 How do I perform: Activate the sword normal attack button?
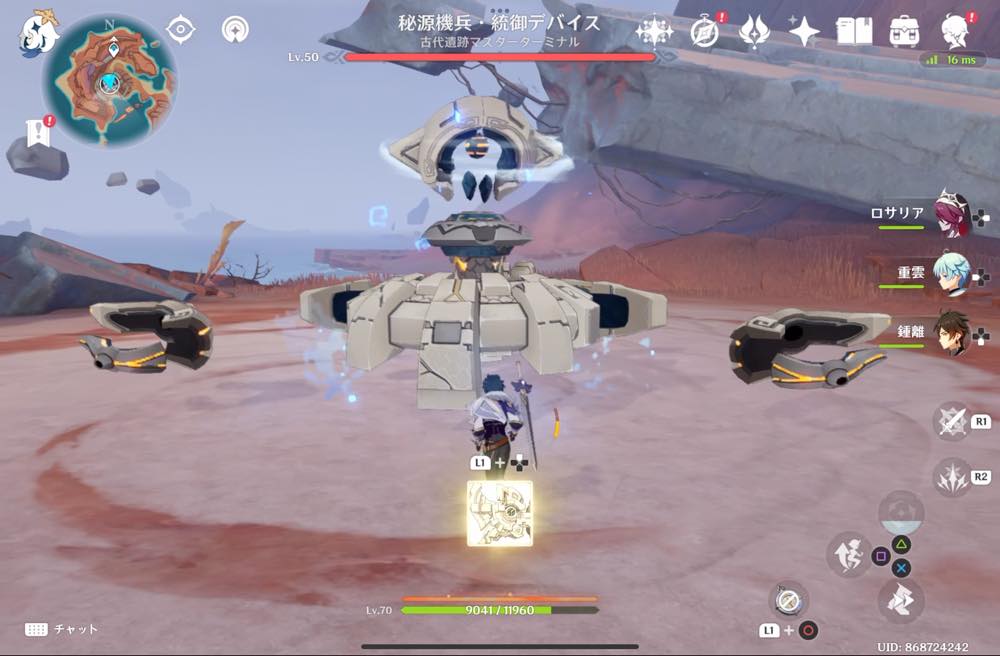(952, 422)
